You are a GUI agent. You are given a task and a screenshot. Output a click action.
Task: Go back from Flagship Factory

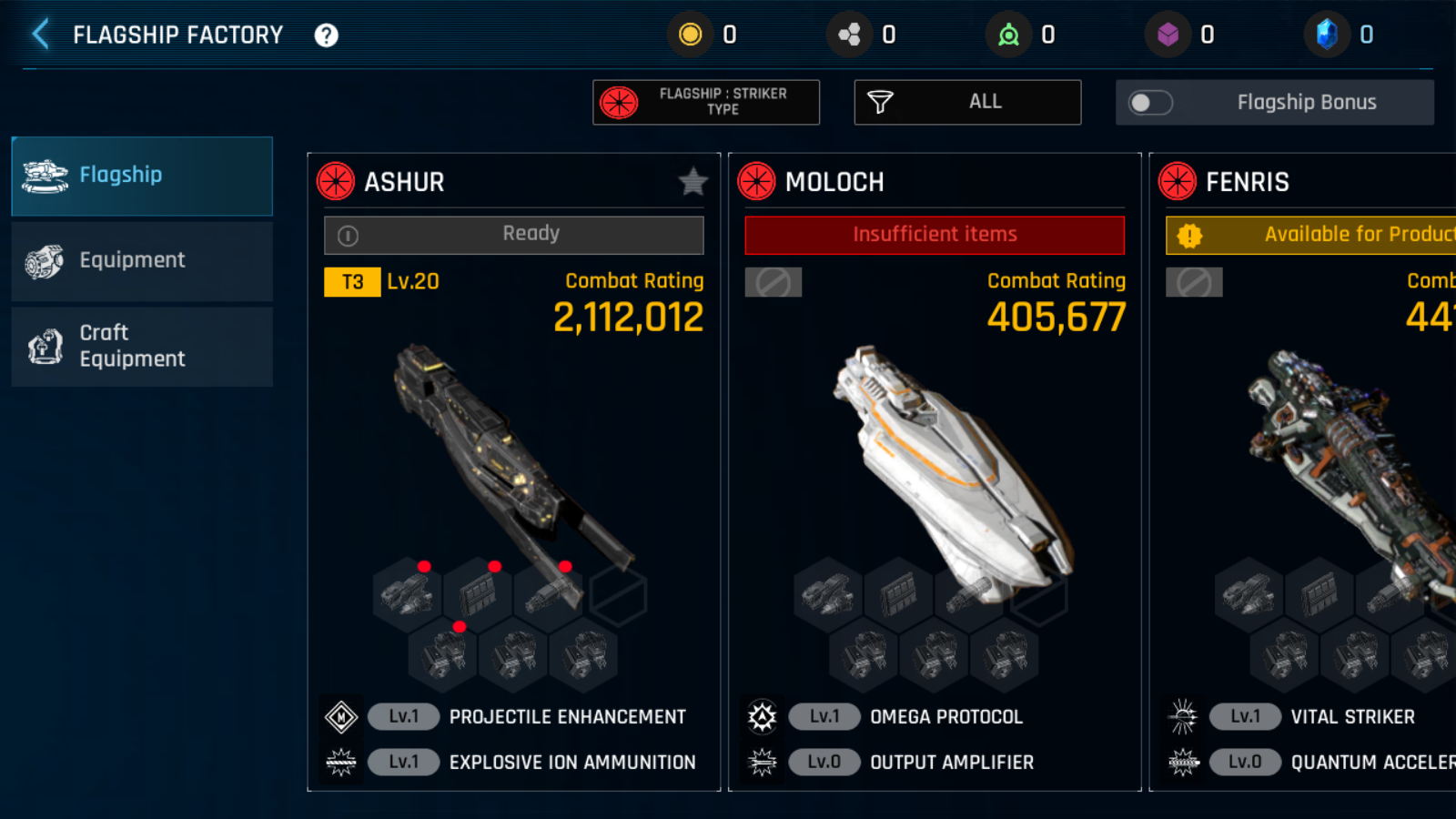41,35
